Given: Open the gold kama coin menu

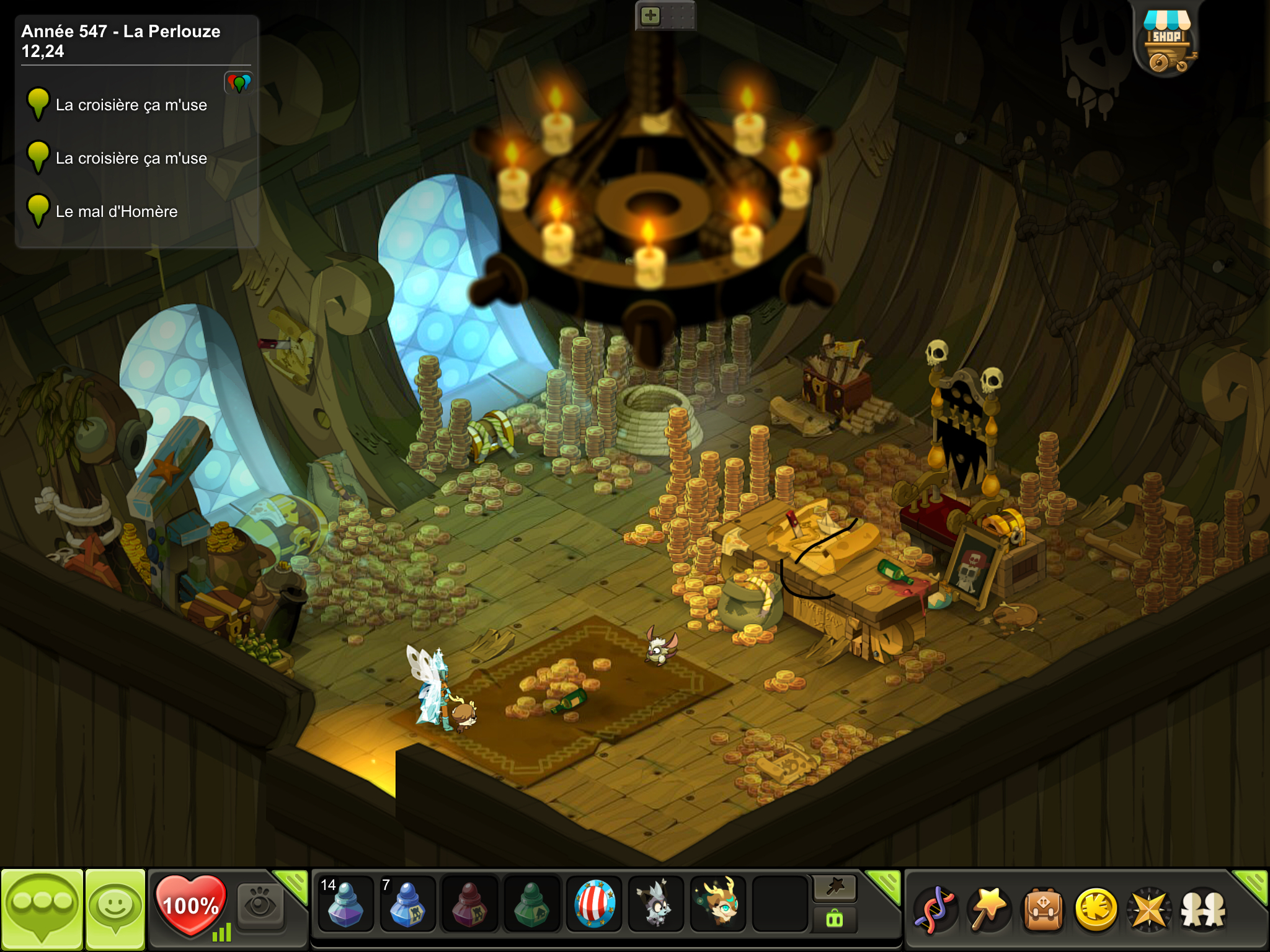Looking at the screenshot, I should (1096, 910).
